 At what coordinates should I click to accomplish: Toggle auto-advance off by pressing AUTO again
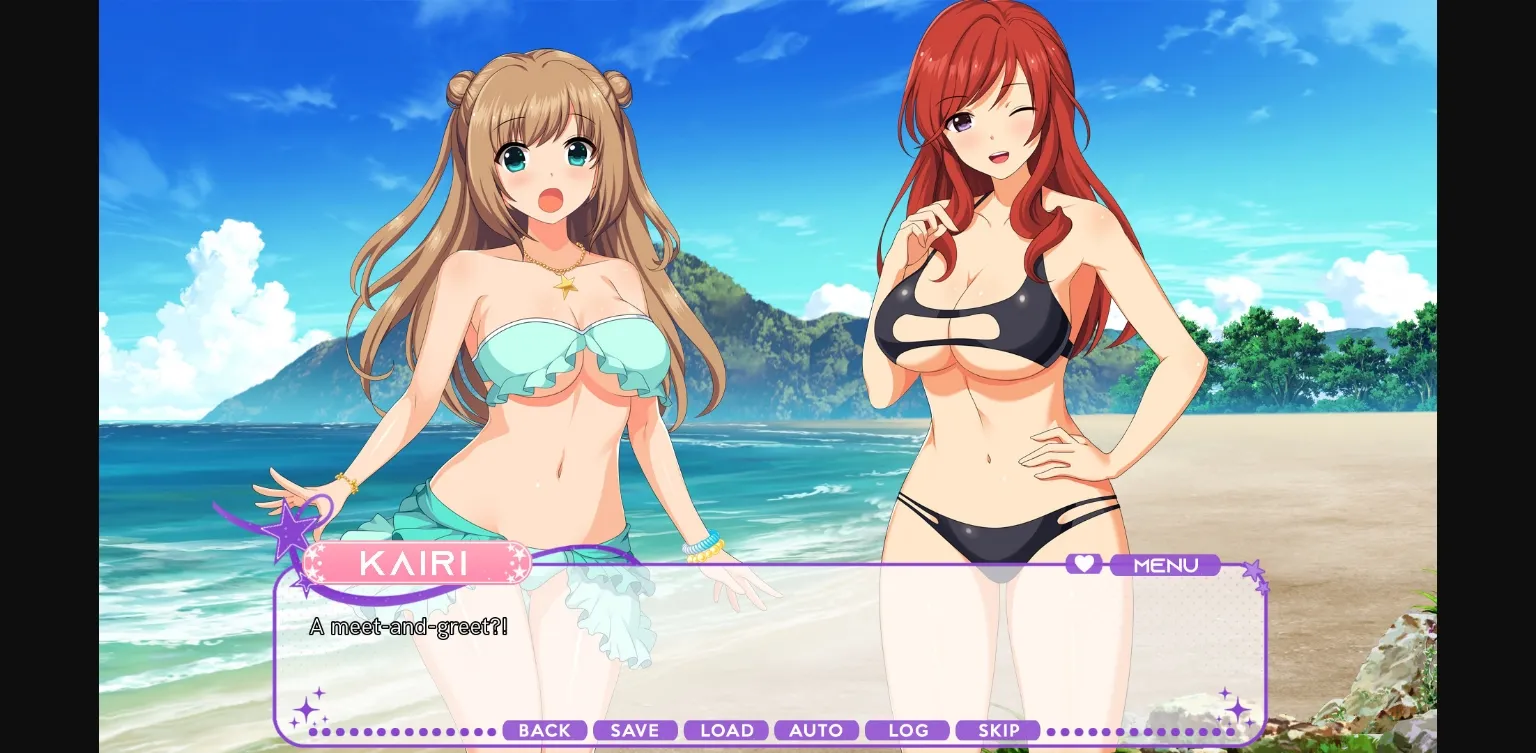pos(816,730)
